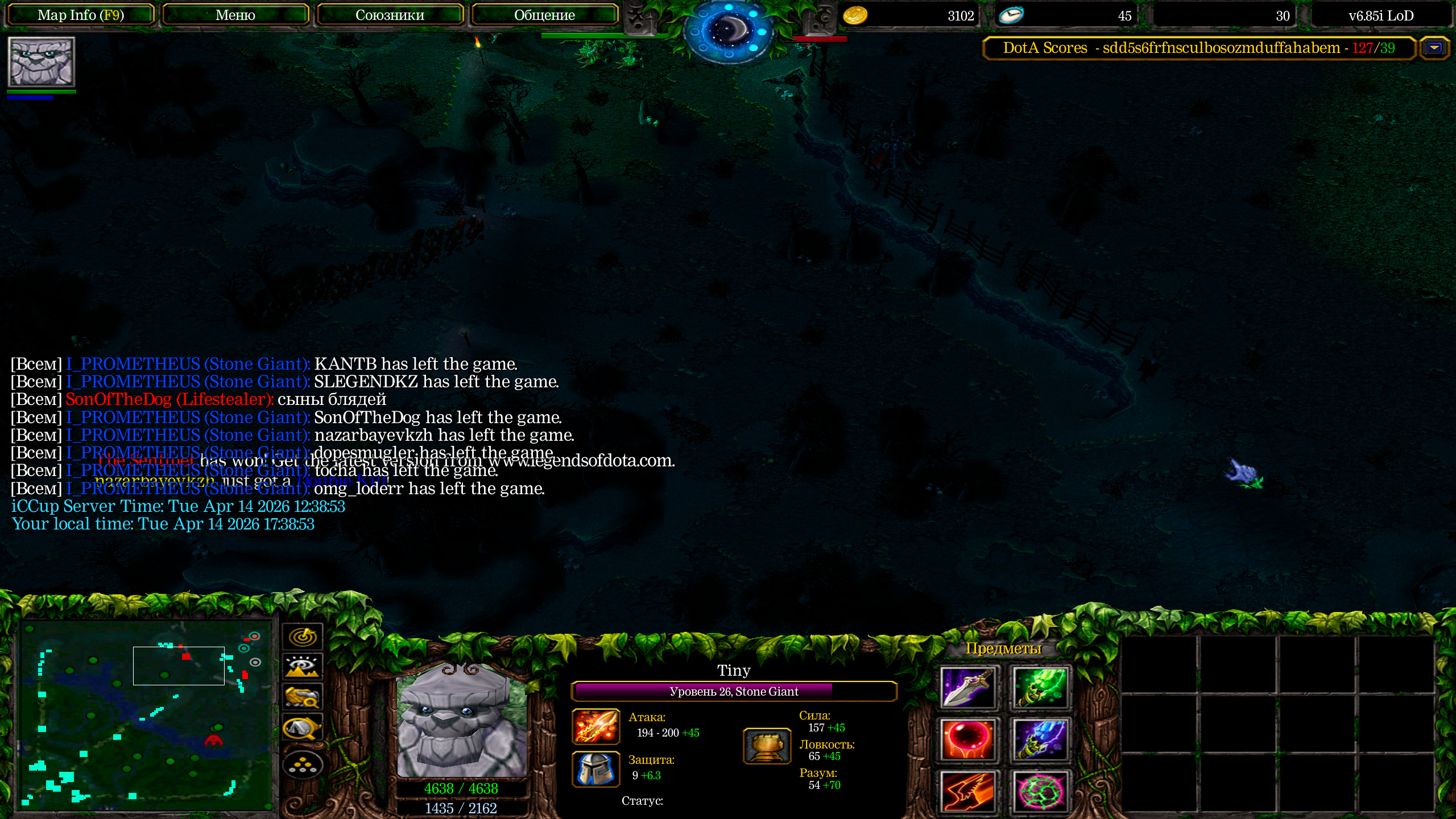The width and height of the screenshot is (1456, 819).
Task: Open the Союзники allies menu
Action: [390, 15]
